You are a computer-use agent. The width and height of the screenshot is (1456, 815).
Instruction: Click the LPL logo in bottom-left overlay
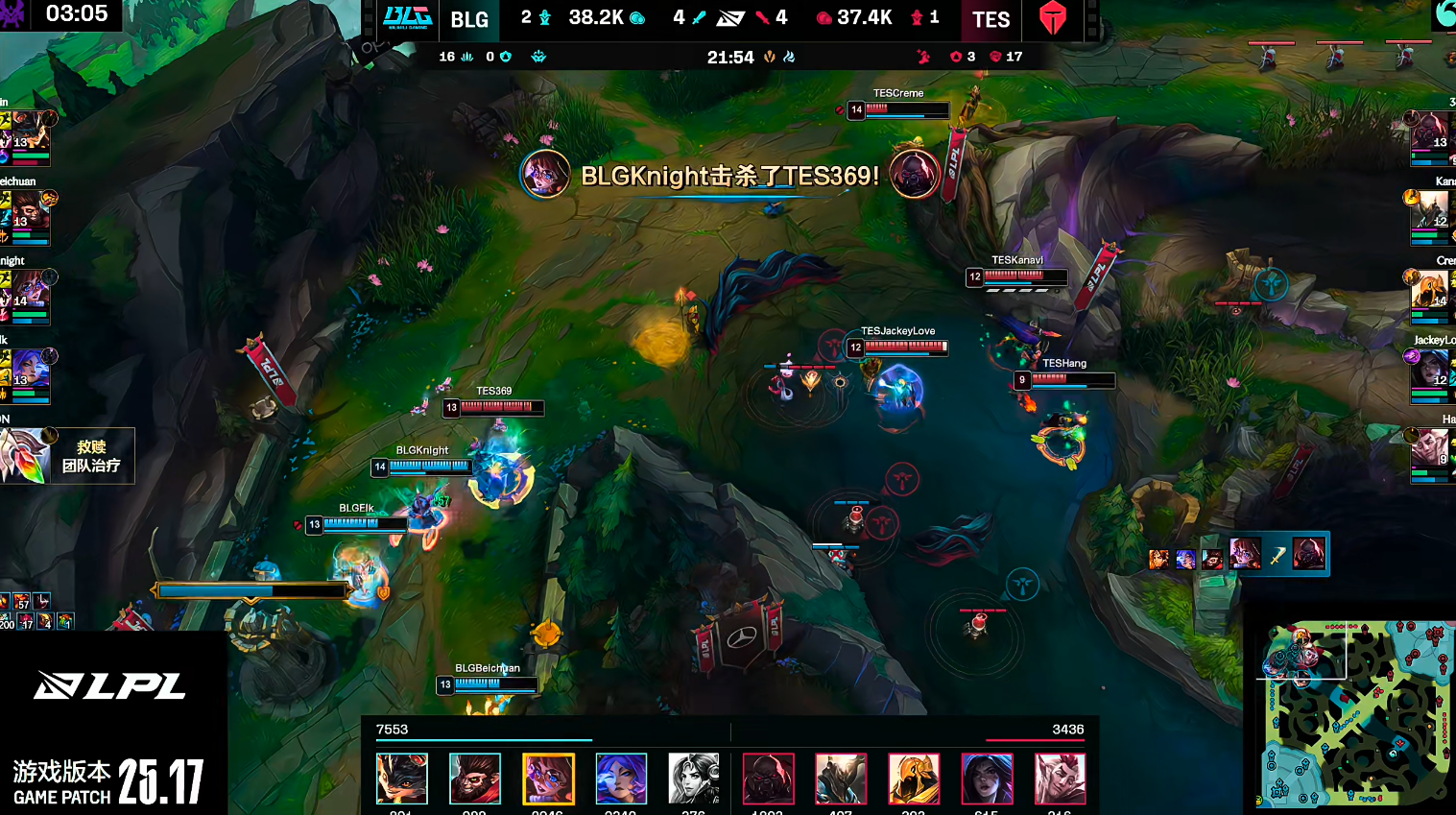click(x=110, y=685)
